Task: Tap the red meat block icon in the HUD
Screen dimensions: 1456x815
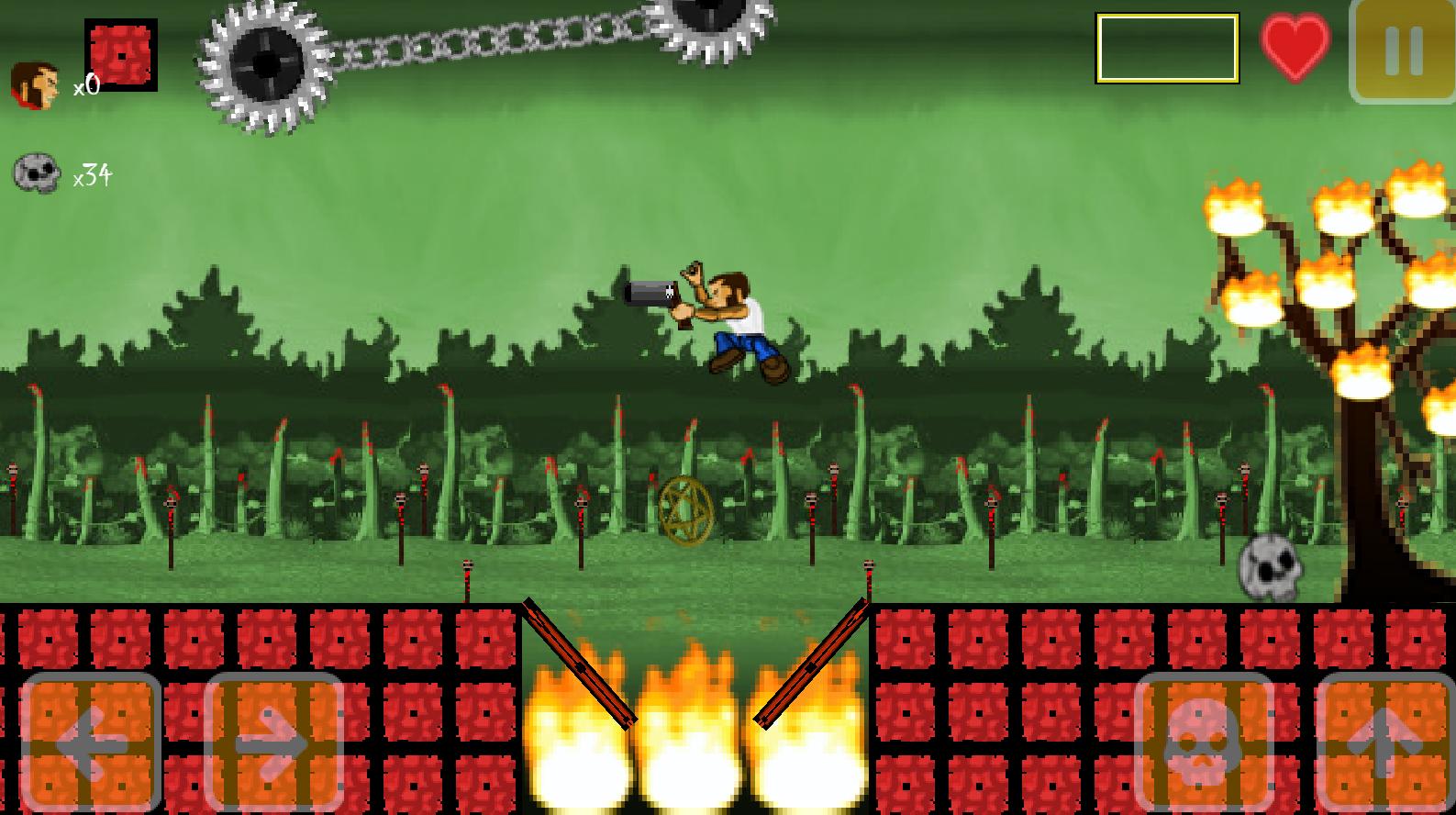Action: click(120, 54)
